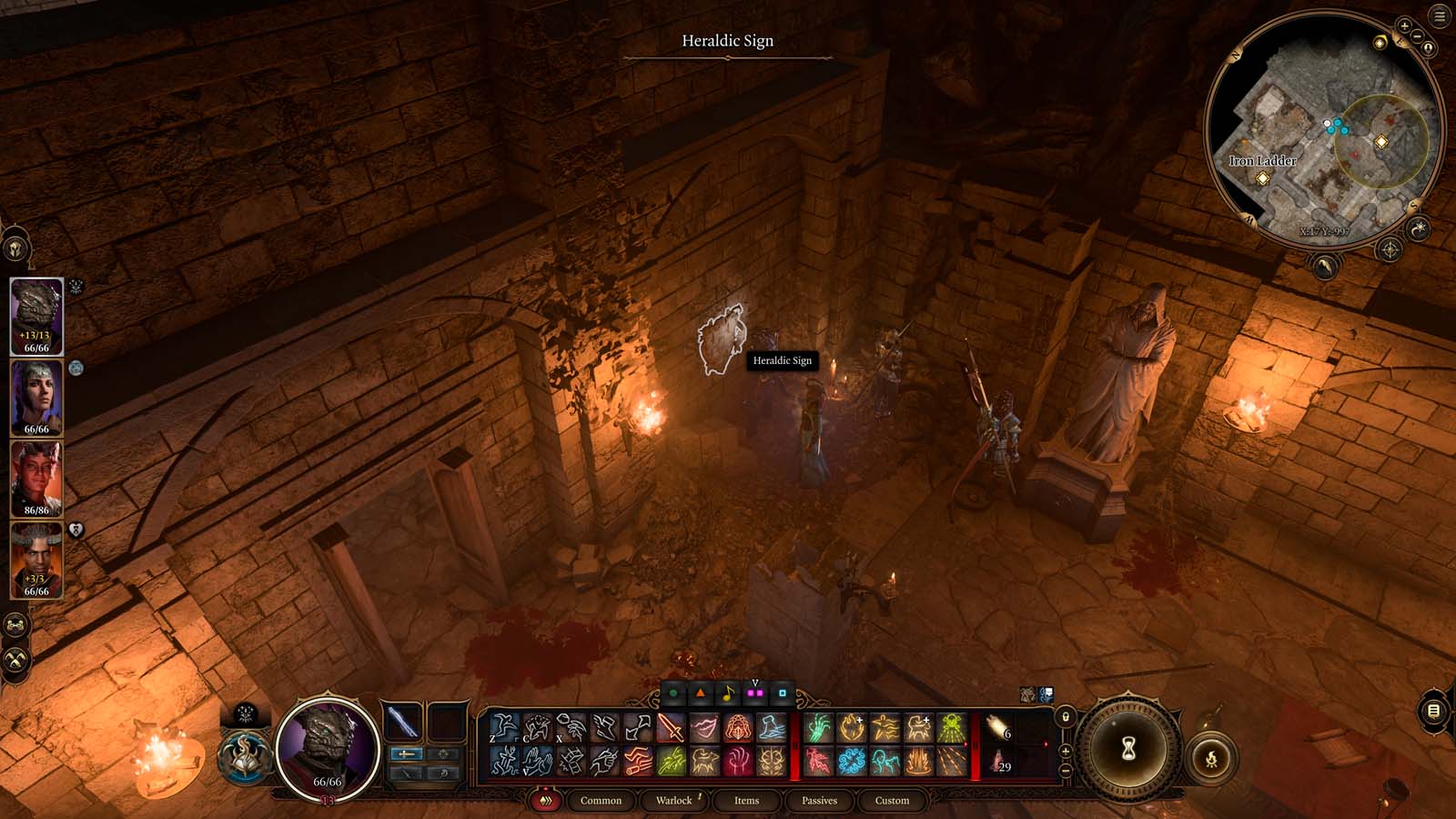
Task: Select the Items tab button
Action: [746, 801]
